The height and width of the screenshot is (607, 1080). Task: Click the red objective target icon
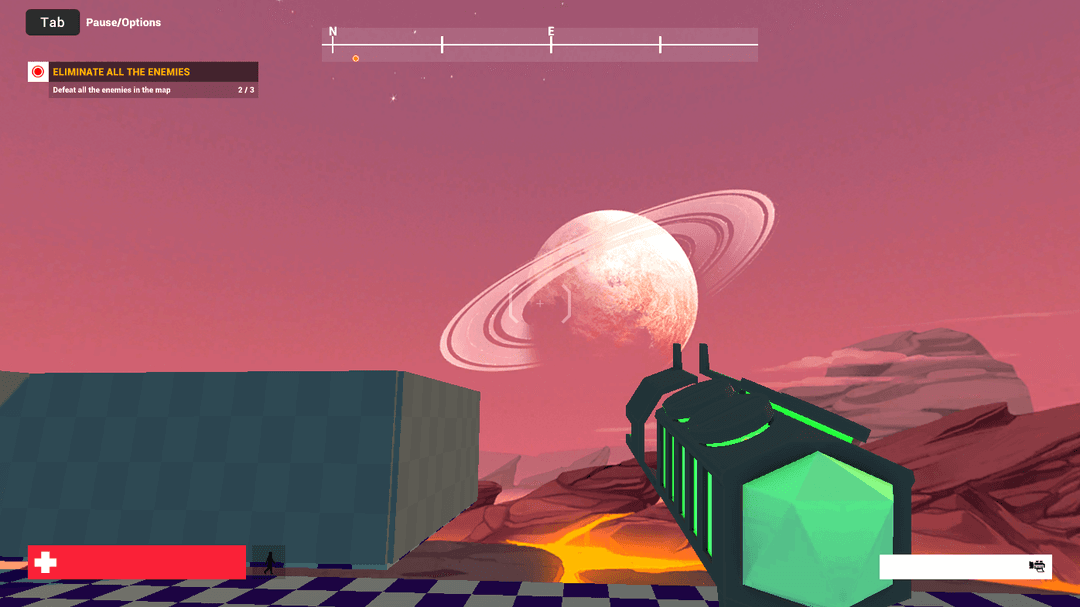[38, 72]
